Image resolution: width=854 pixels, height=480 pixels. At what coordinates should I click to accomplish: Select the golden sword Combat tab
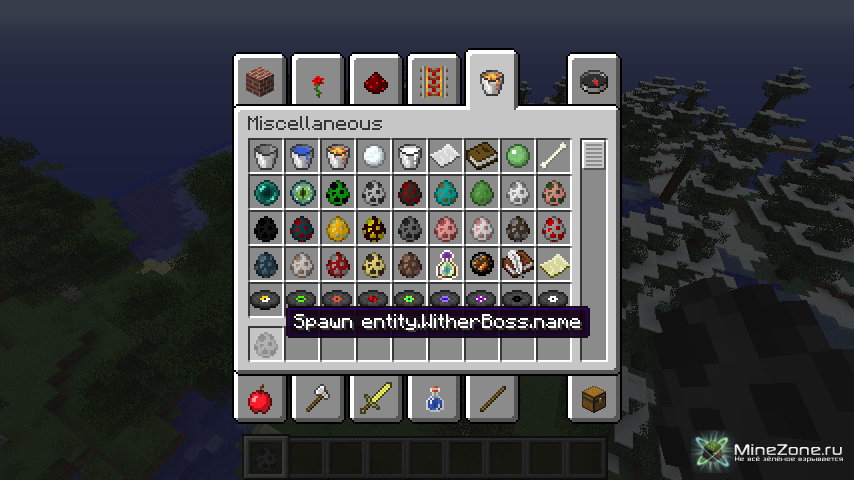click(375, 400)
